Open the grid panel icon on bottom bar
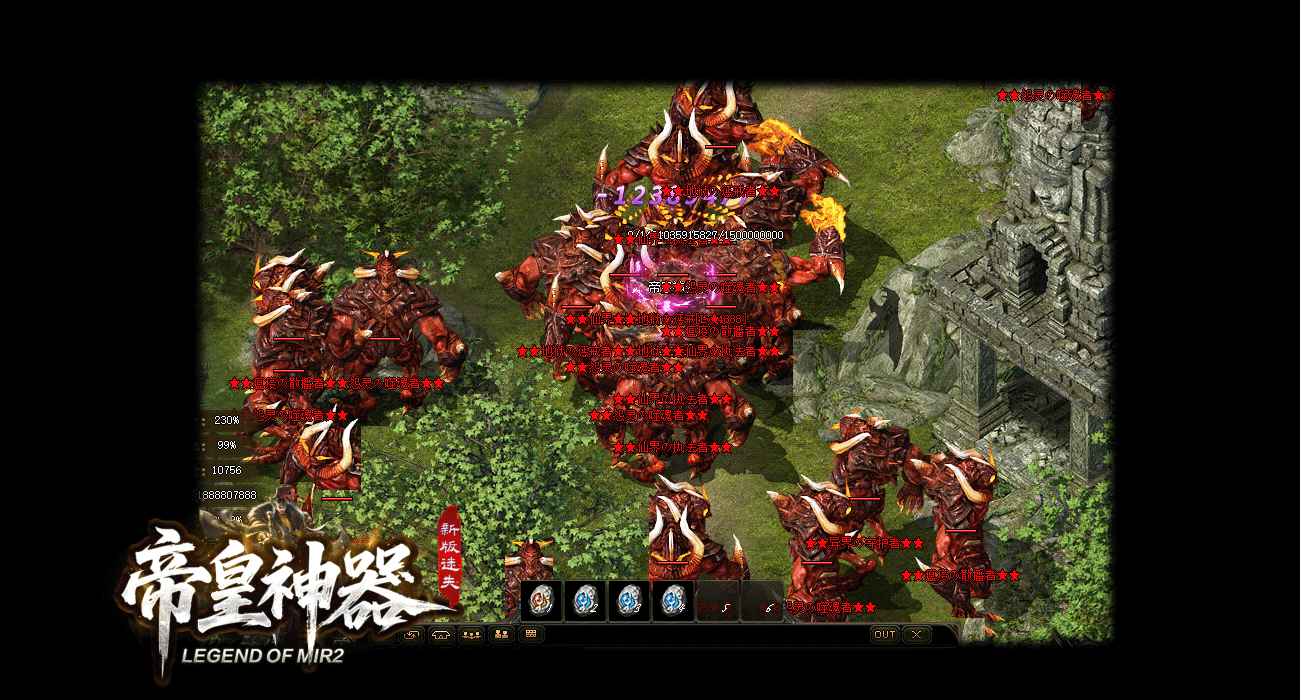 pyautogui.click(x=531, y=634)
